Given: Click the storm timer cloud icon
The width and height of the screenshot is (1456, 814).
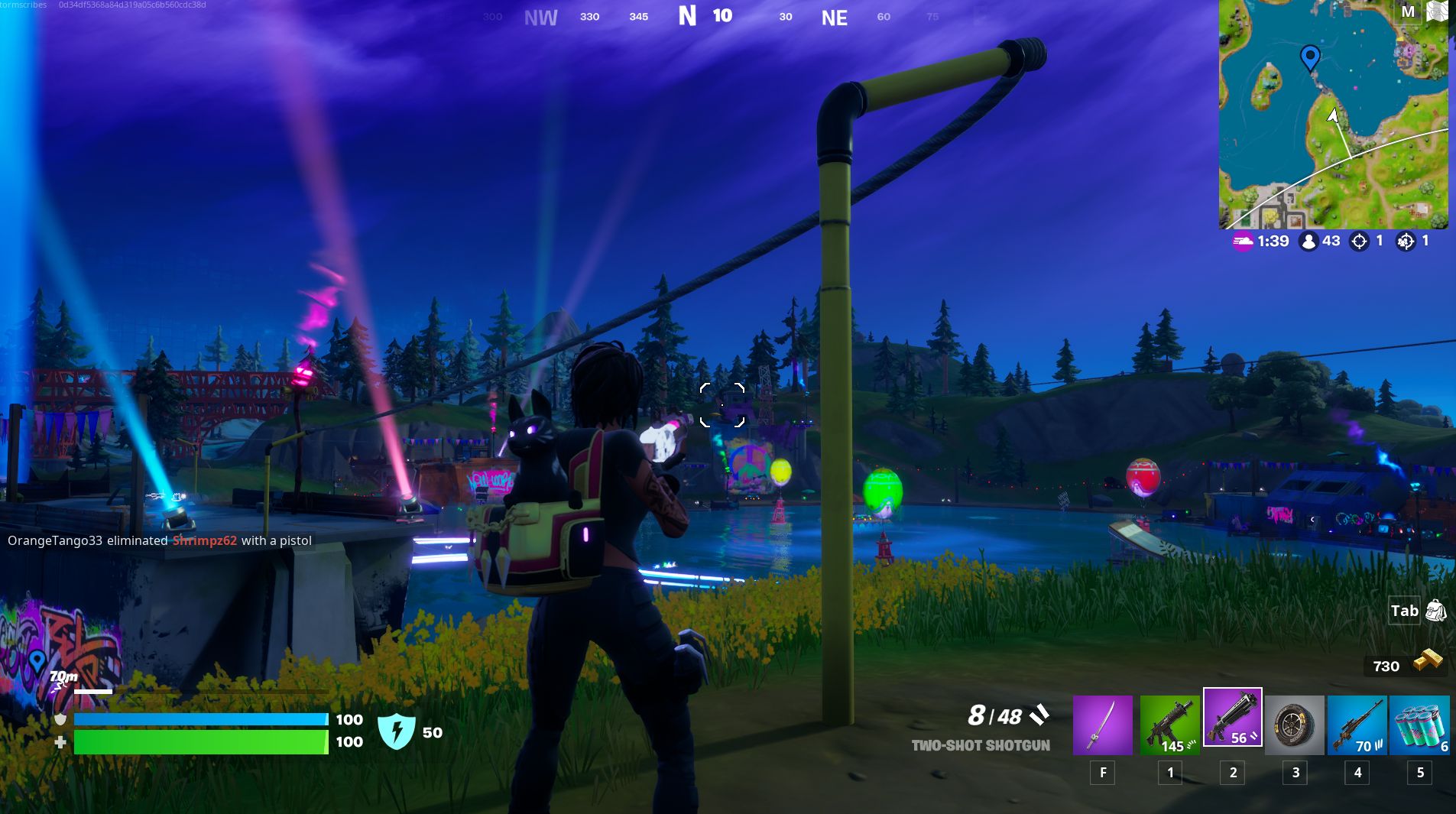Looking at the screenshot, I should 1244,241.
